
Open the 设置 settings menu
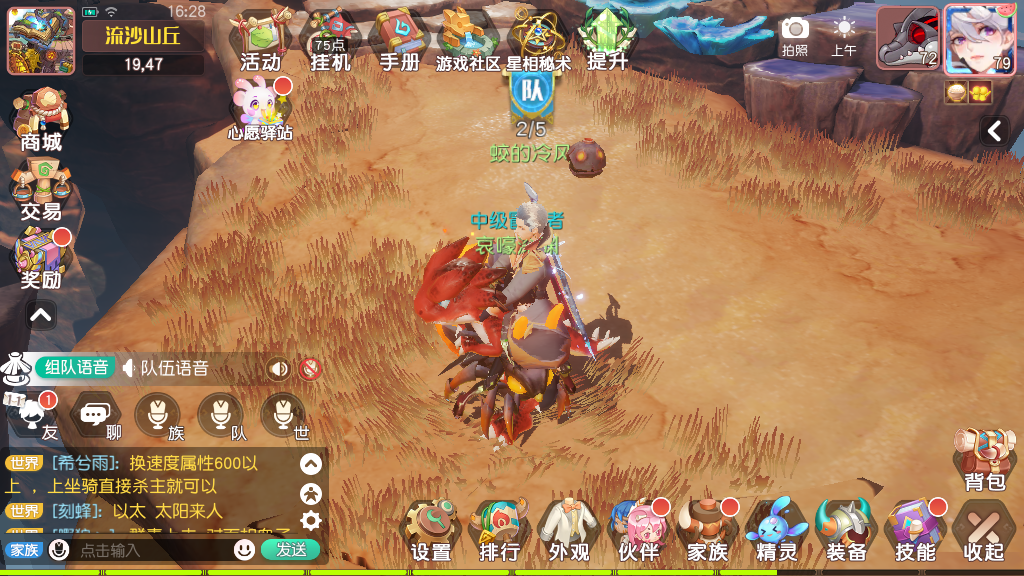[431, 531]
